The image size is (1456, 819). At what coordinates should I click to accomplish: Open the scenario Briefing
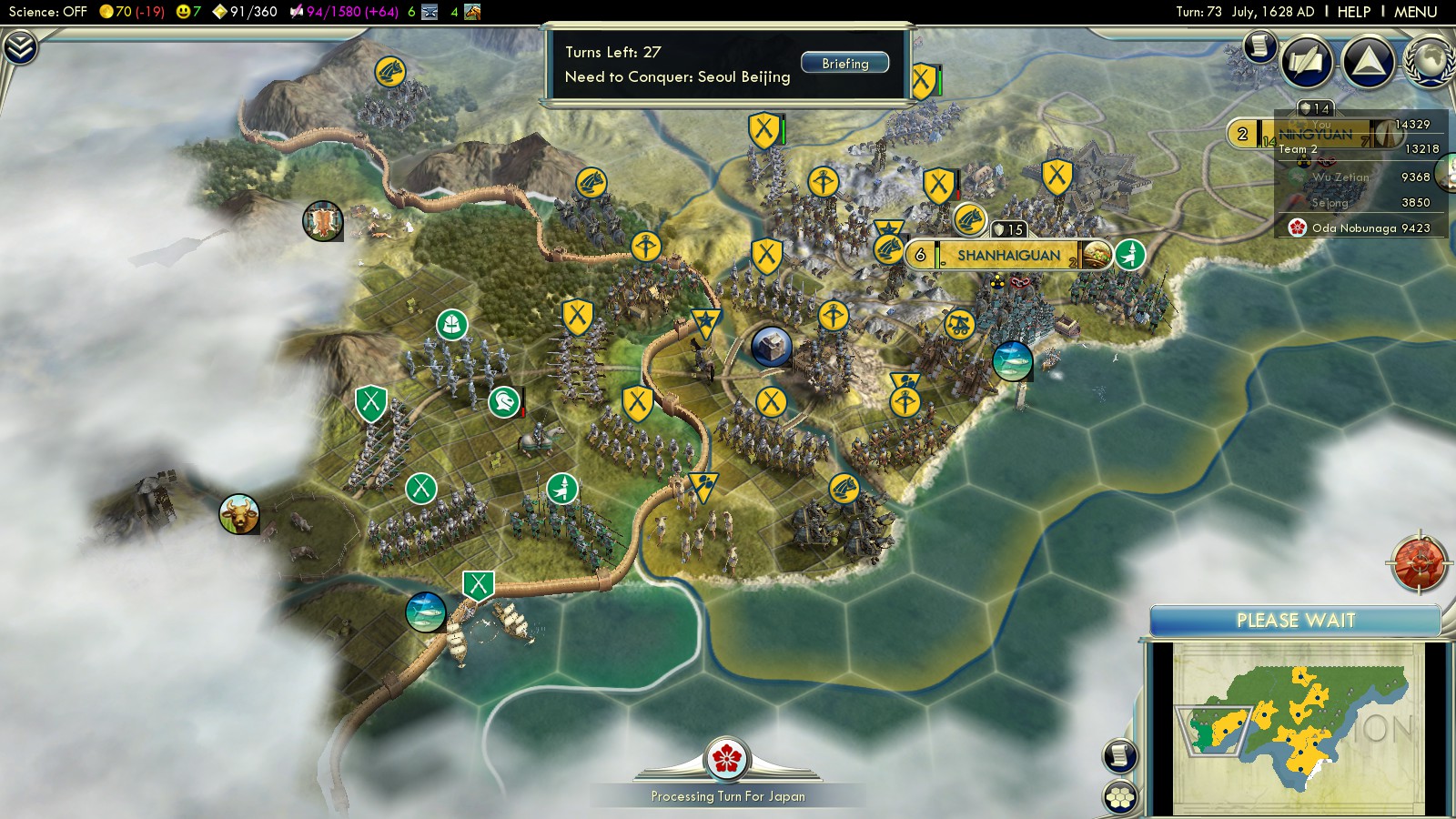844,63
